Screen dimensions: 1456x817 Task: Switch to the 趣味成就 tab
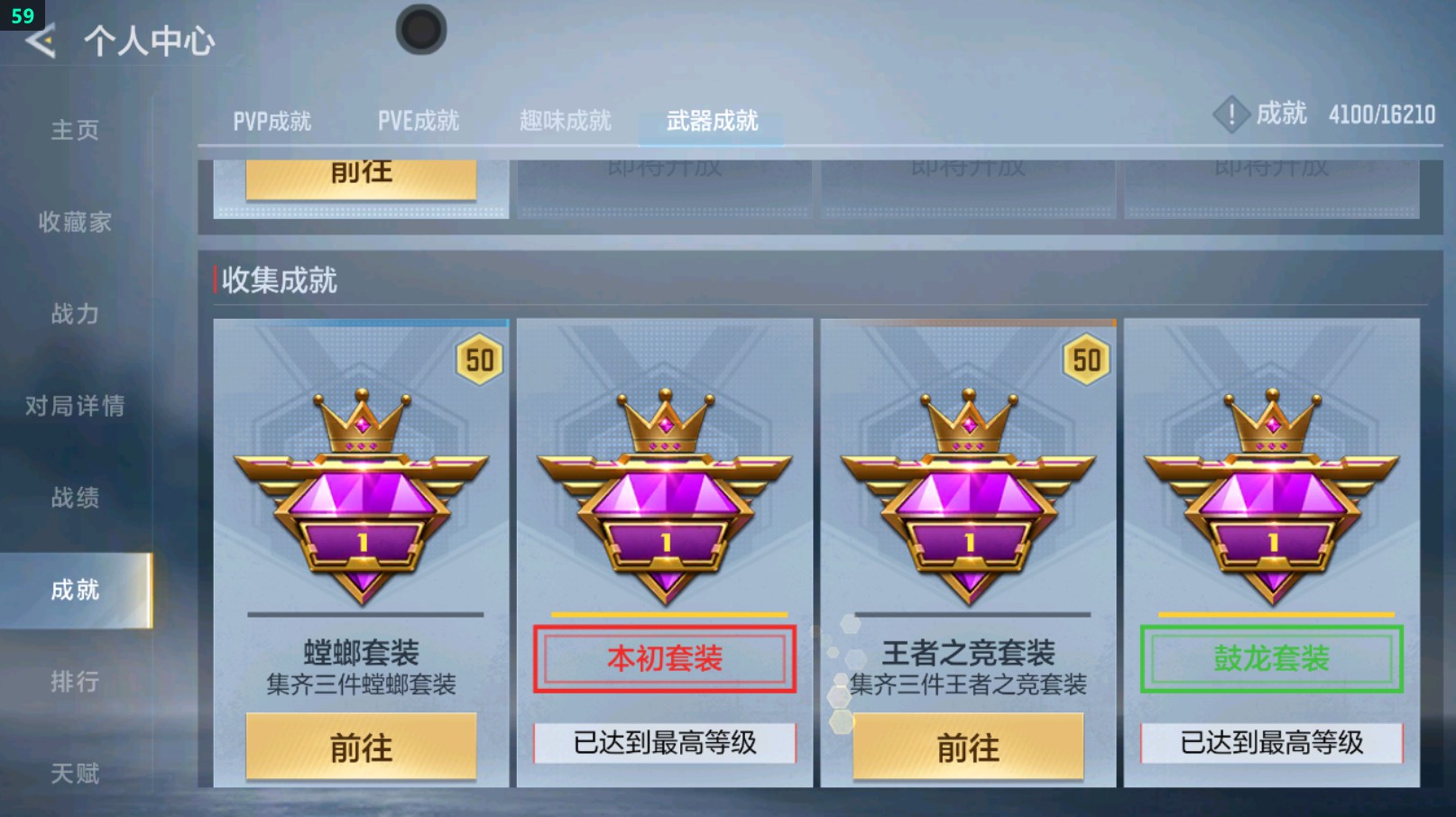[565, 120]
